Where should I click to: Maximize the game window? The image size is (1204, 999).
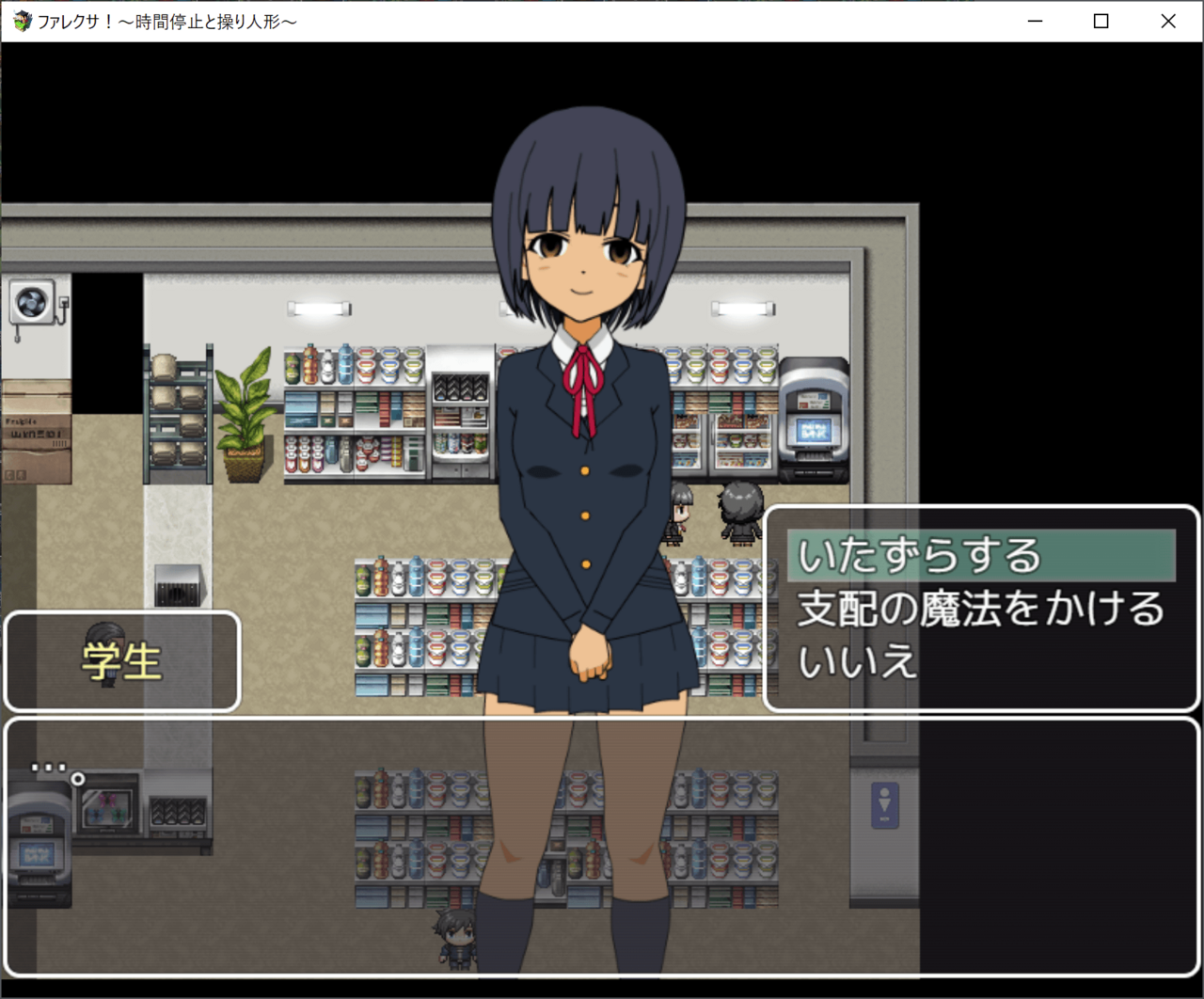tap(1101, 21)
